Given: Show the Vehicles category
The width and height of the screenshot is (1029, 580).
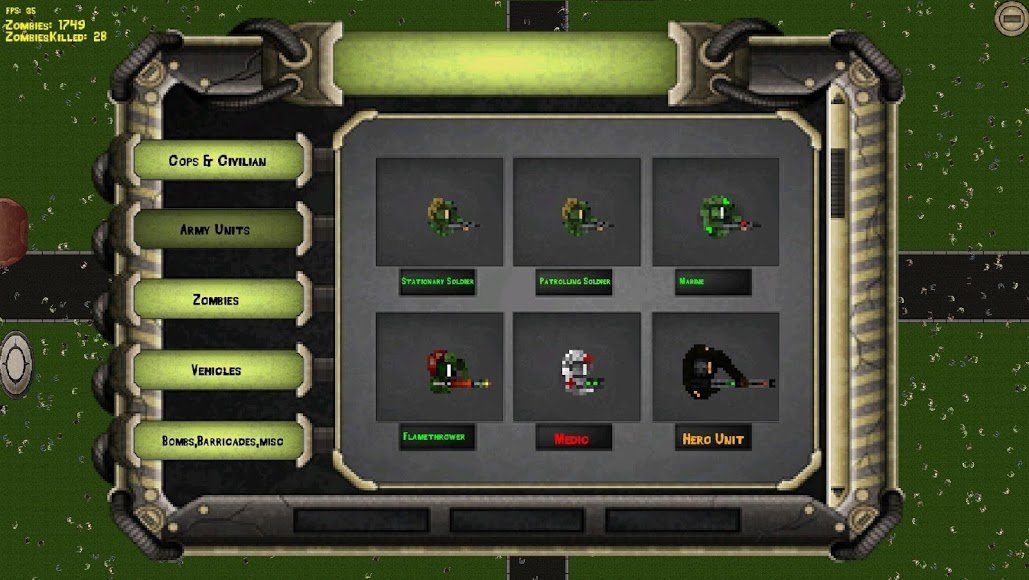Looking at the screenshot, I should (216, 370).
